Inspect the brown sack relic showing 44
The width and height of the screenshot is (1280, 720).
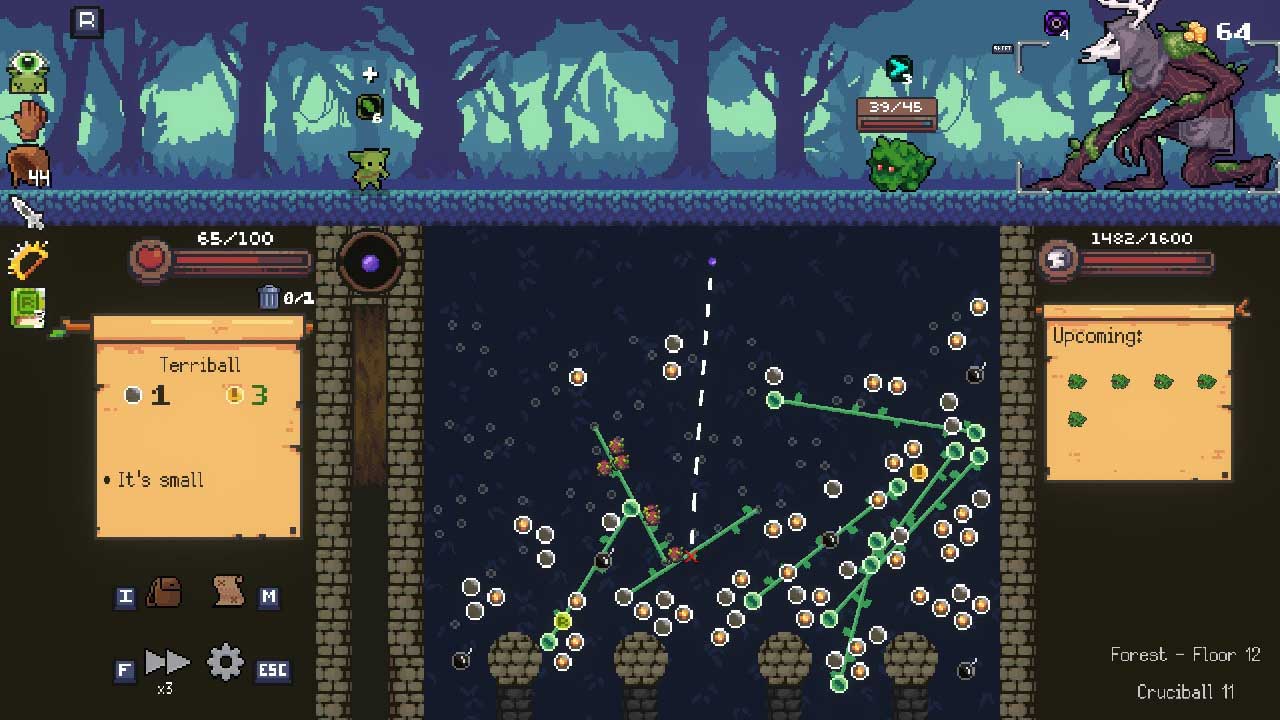28,166
